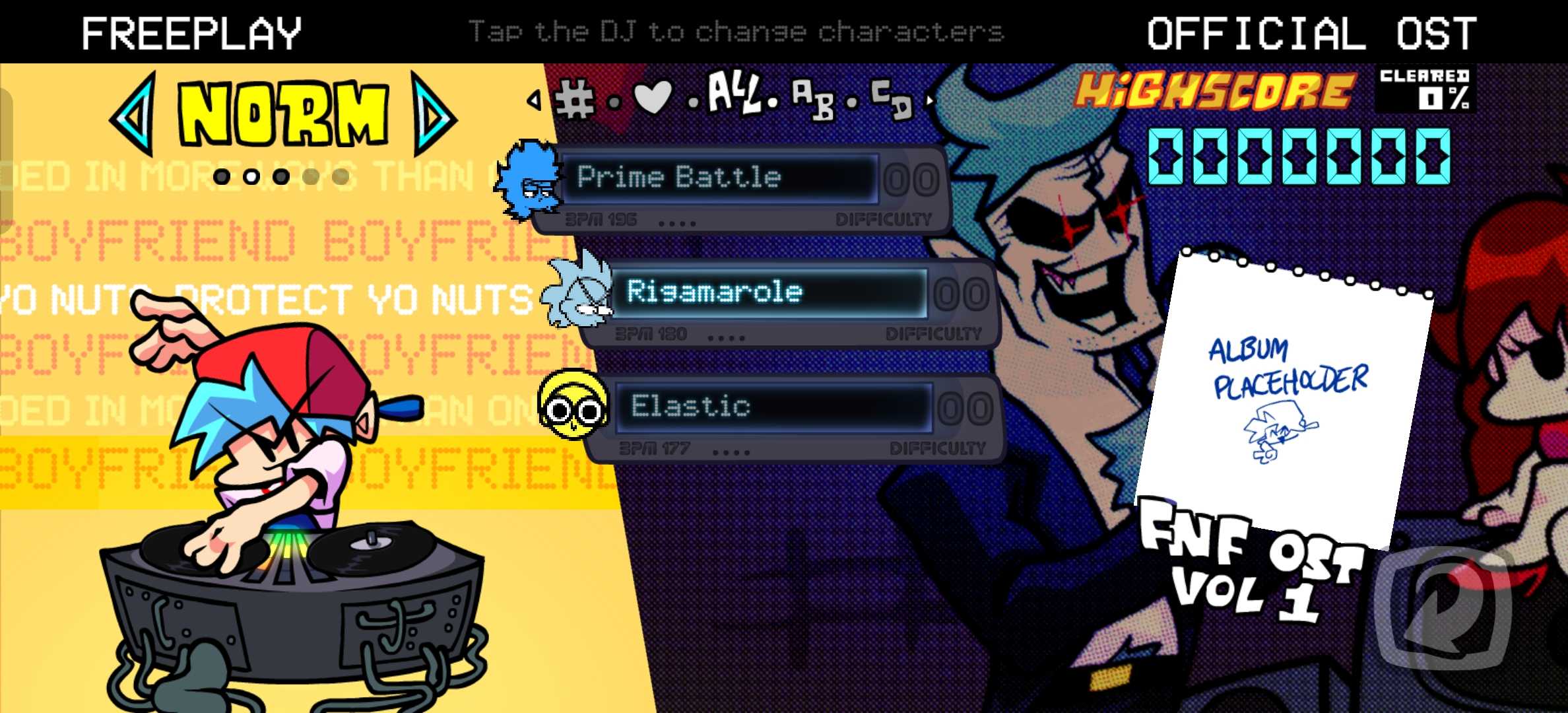Show favorite songs with heart filter

[x=652, y=98]
